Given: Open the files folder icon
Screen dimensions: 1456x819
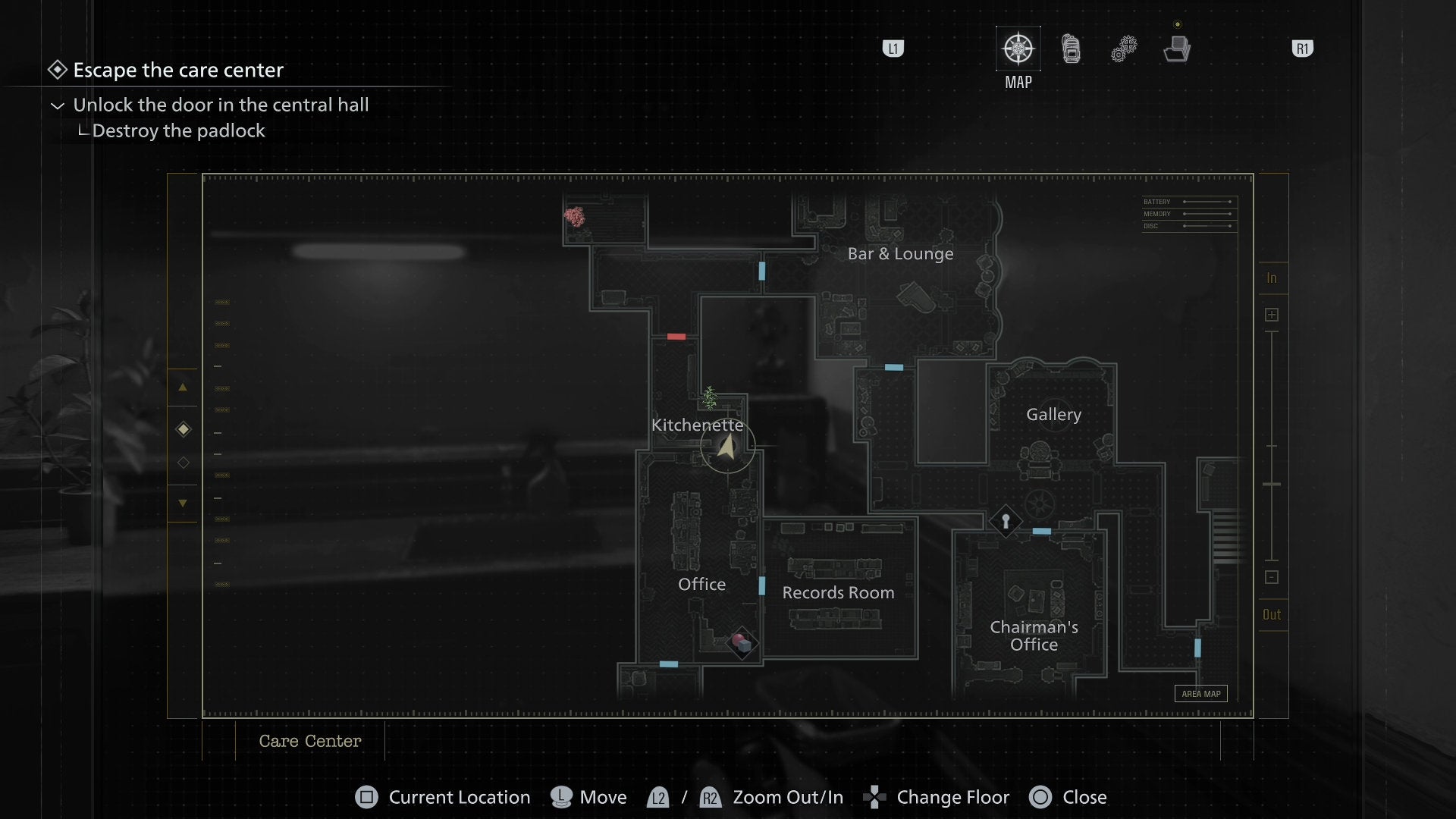Looking at the screenshot, I should (x=1176, y=49).
